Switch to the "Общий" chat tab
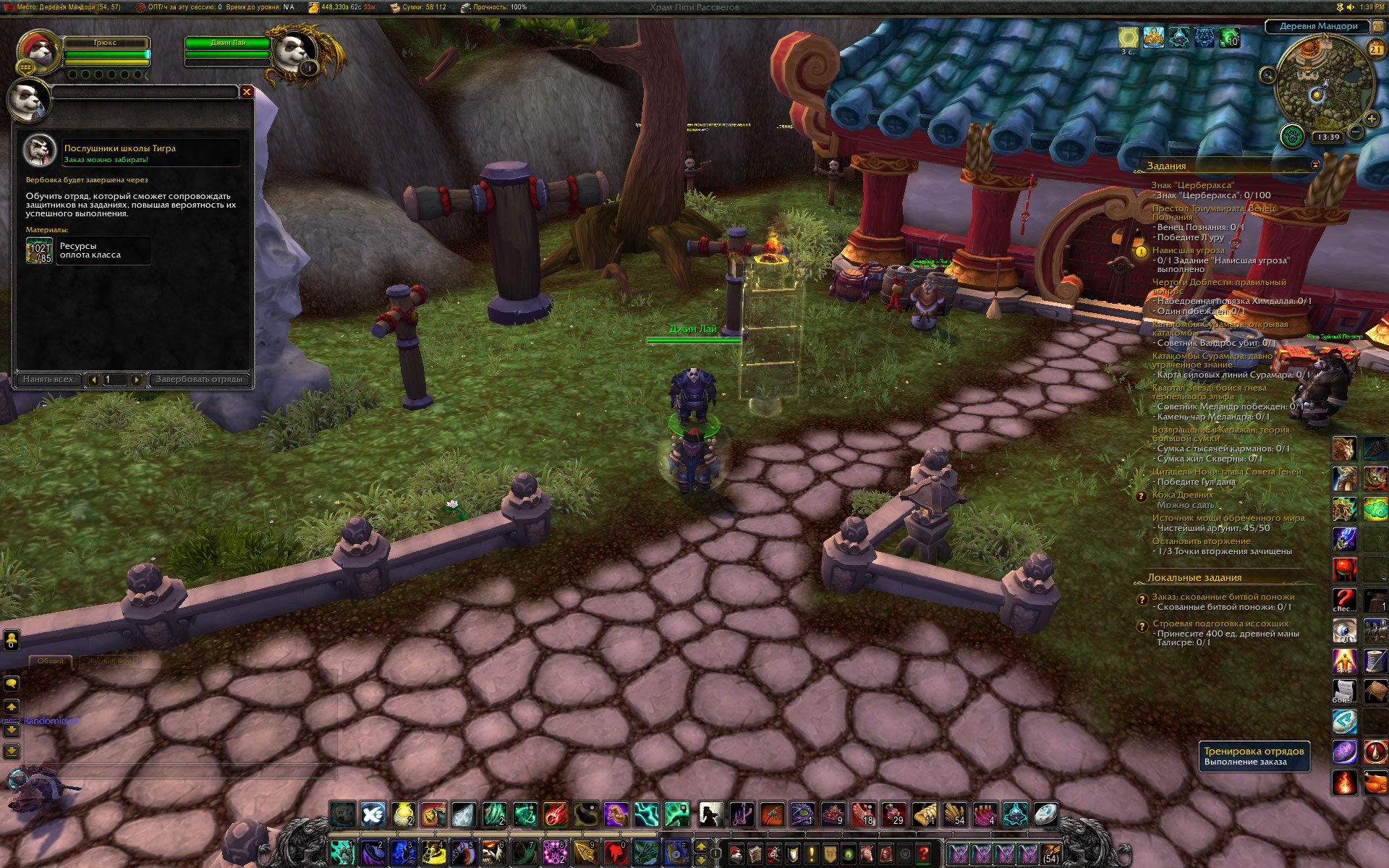The height and width of the screenshot is (868, 1389). coord(51,661)
